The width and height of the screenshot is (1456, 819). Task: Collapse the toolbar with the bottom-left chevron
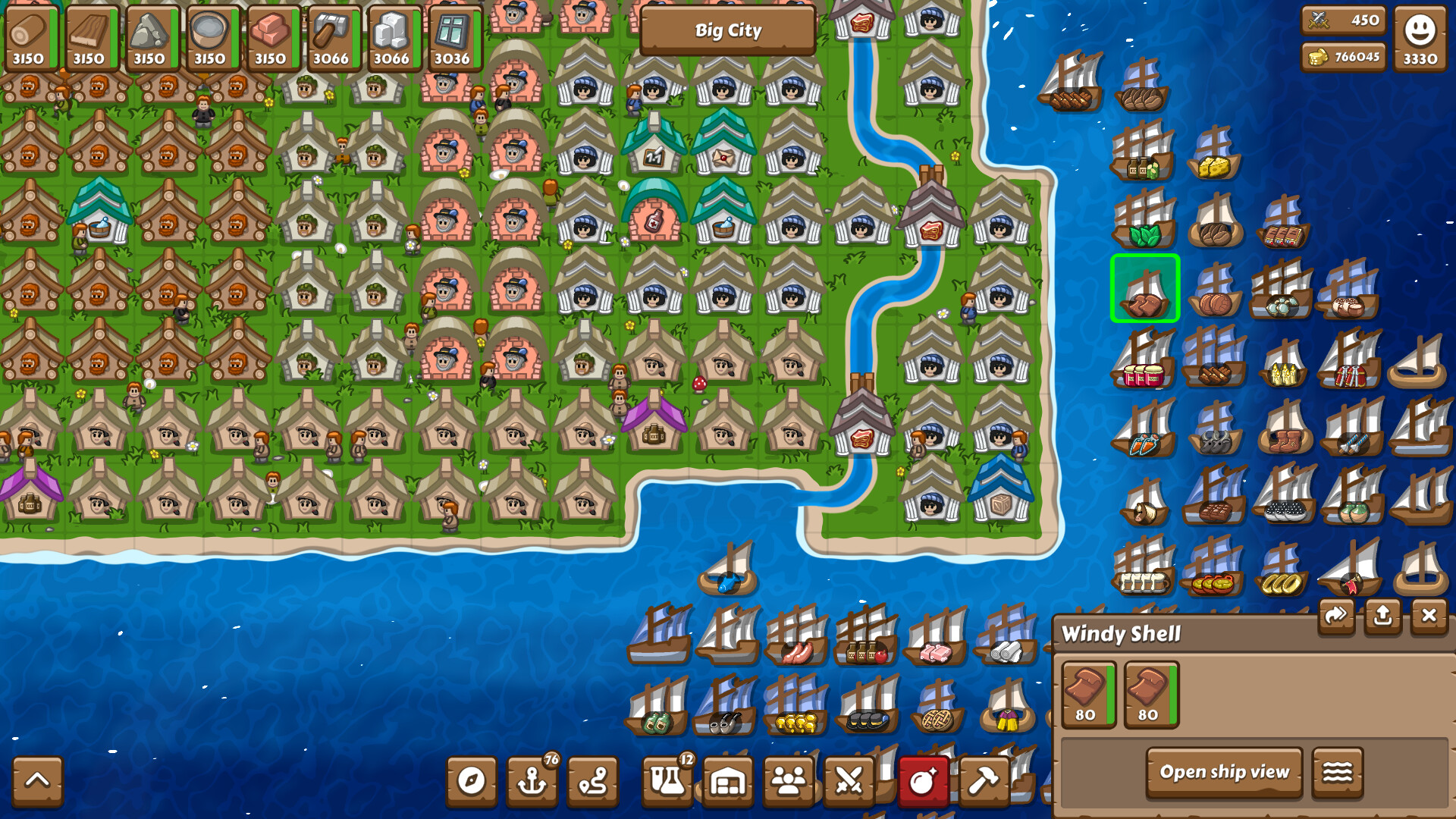(x=37, y=781)
